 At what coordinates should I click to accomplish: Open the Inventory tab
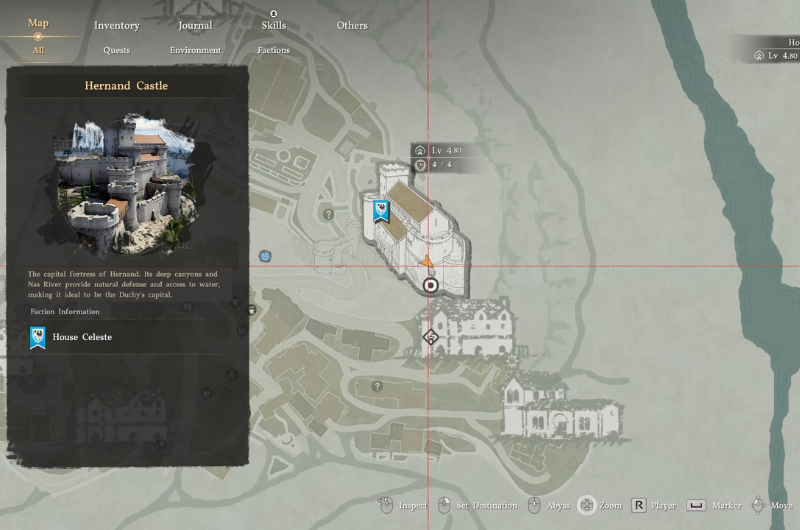tap(117, 25)
